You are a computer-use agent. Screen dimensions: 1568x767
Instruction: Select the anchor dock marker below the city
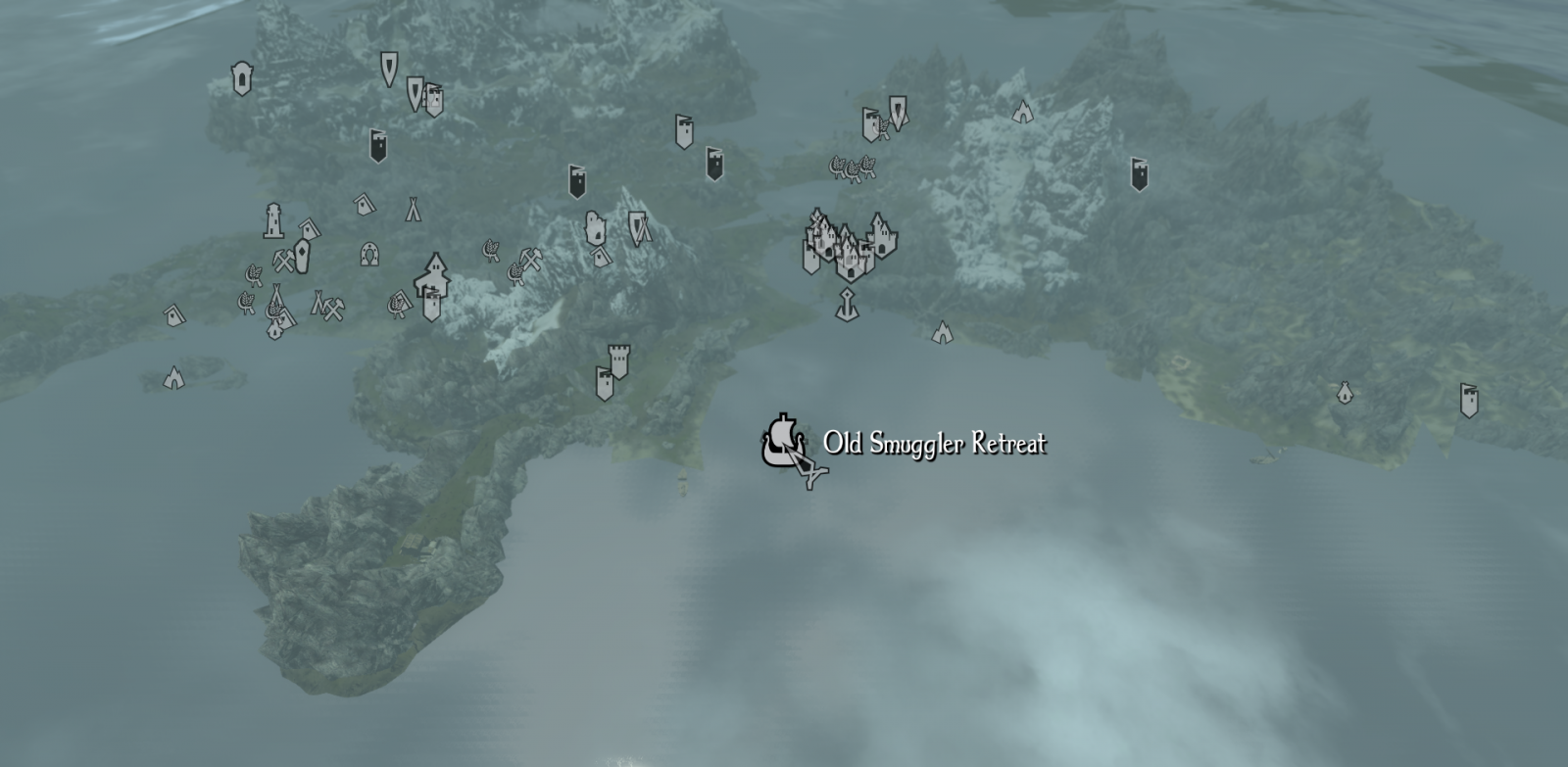[846, 306]
